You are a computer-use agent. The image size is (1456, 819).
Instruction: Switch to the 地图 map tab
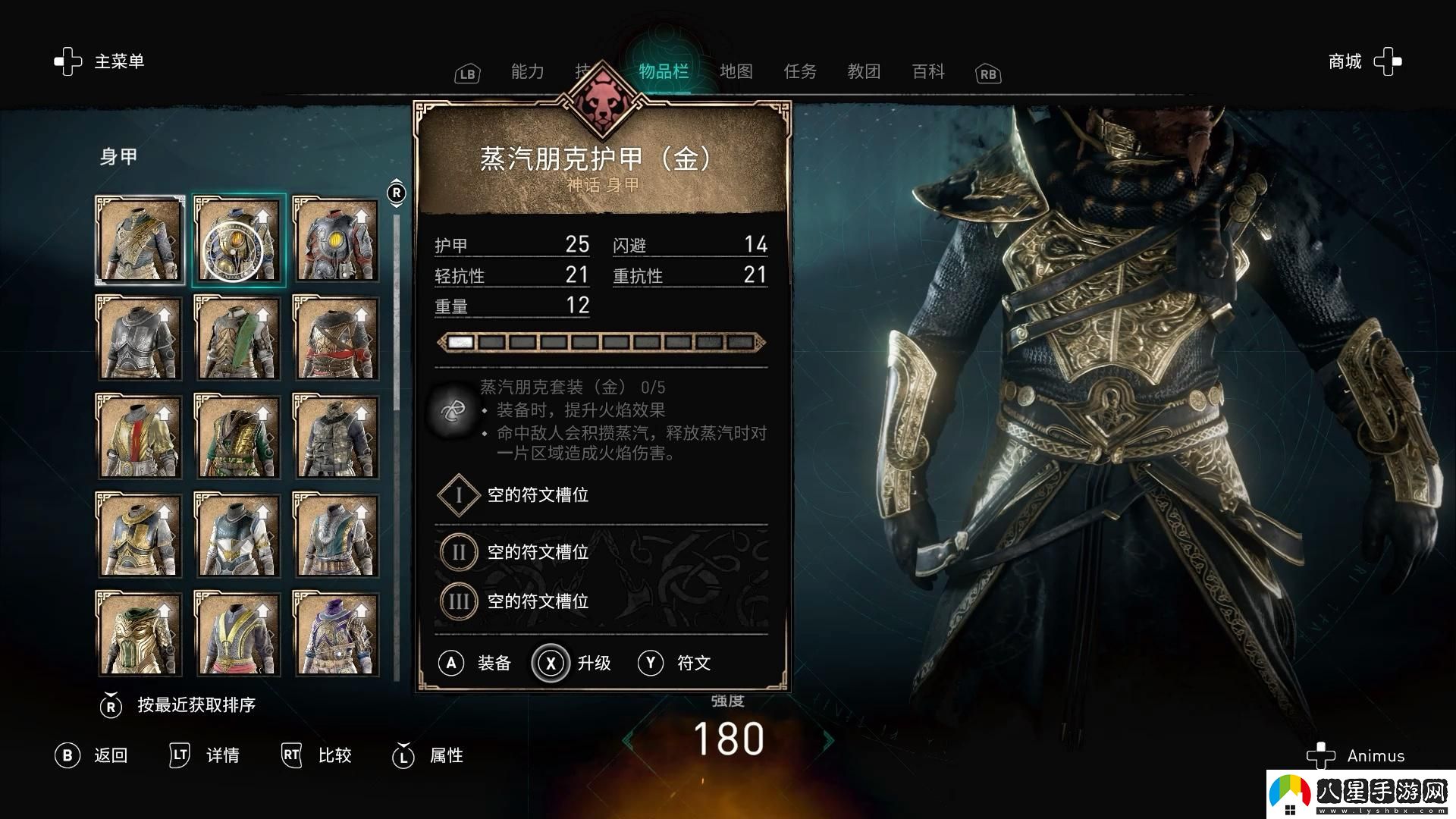(737, 71)
